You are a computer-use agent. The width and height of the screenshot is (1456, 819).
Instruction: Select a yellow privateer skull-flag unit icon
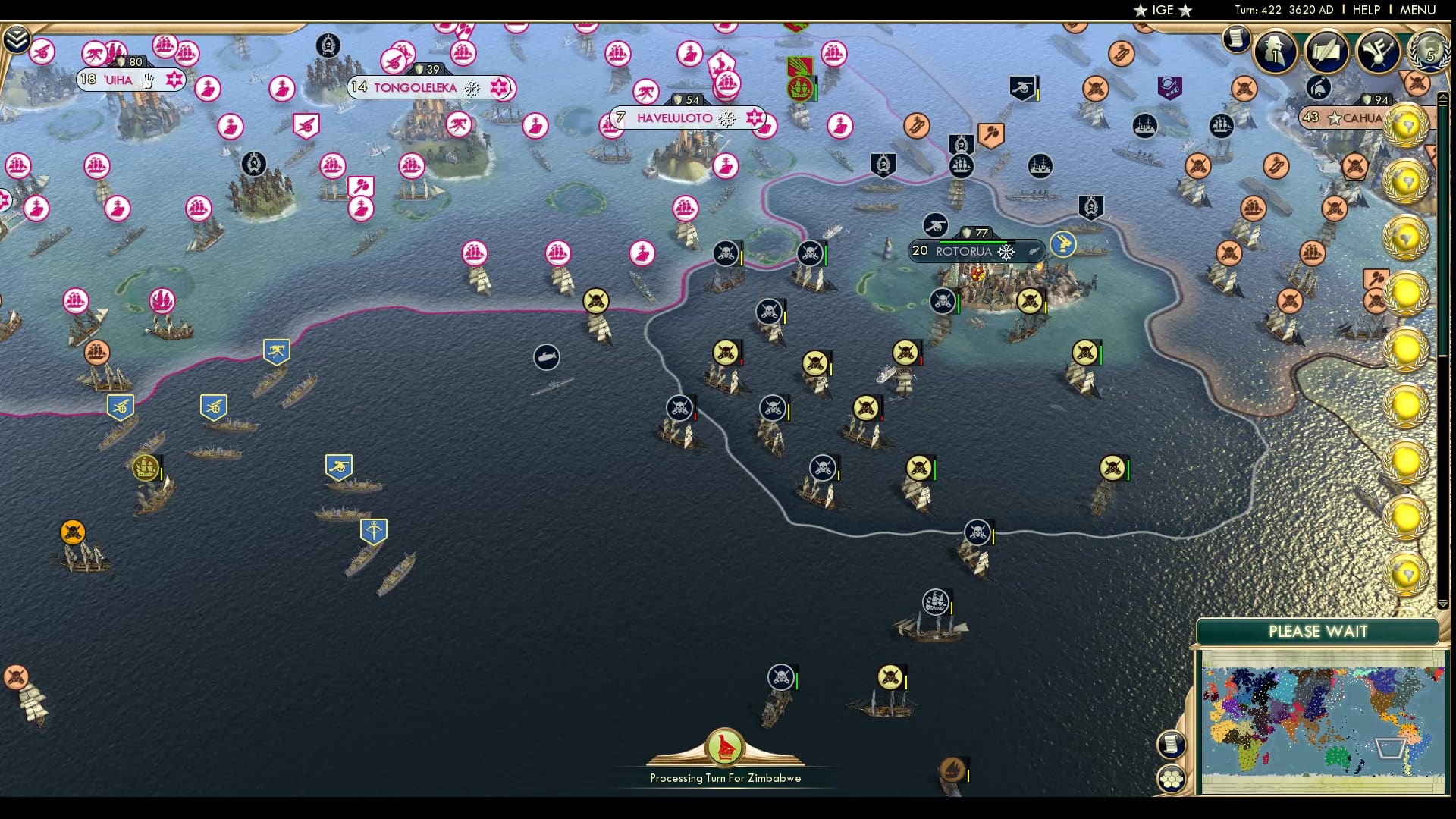point(724,353)
